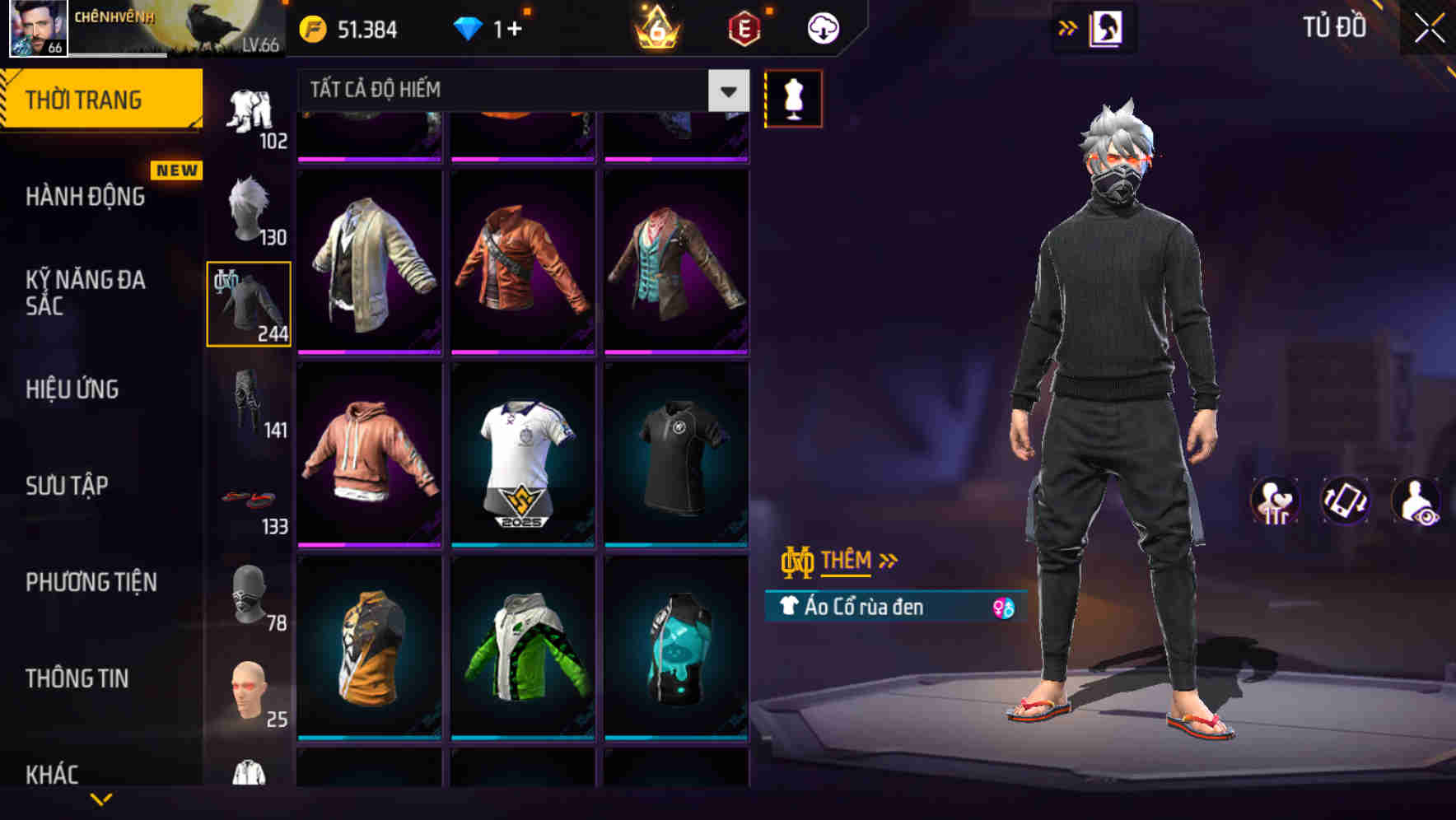Select the banner card icon near TỦ ĐỒ

1108,26
